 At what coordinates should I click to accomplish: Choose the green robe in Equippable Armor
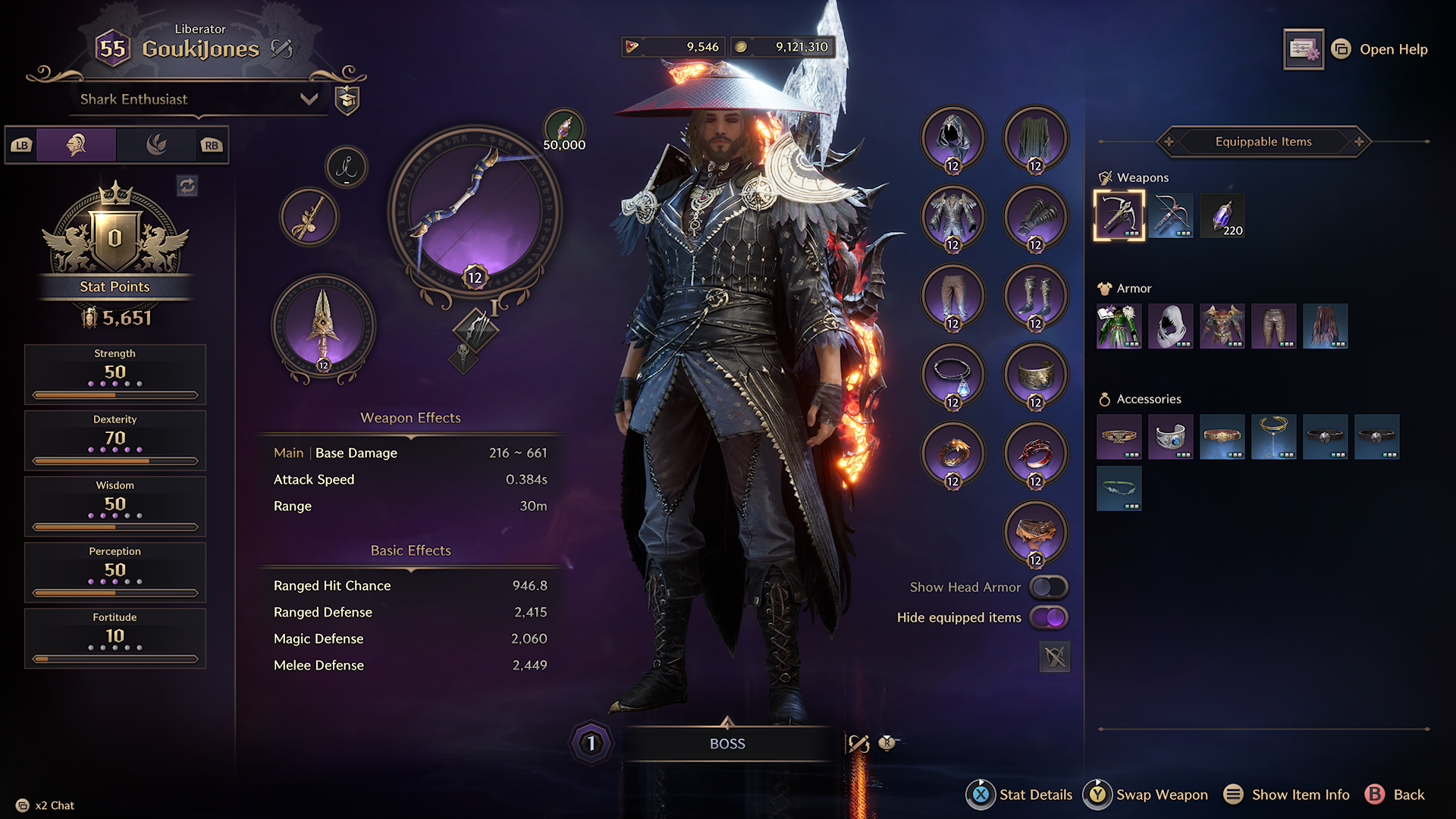(x=1119, y=326)
